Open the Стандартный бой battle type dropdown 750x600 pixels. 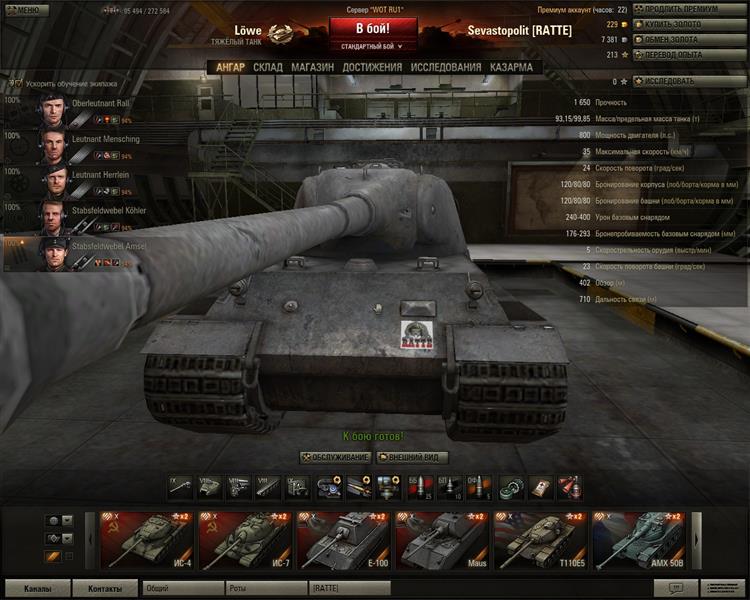tap(373, 46)
